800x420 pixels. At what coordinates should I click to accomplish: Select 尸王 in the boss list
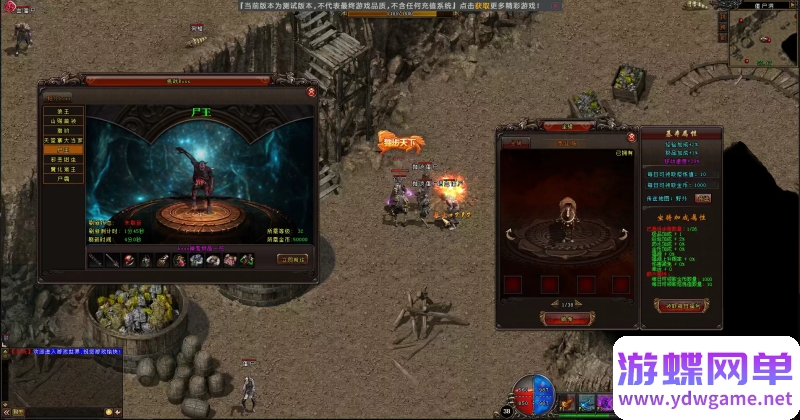click(63, 149)
